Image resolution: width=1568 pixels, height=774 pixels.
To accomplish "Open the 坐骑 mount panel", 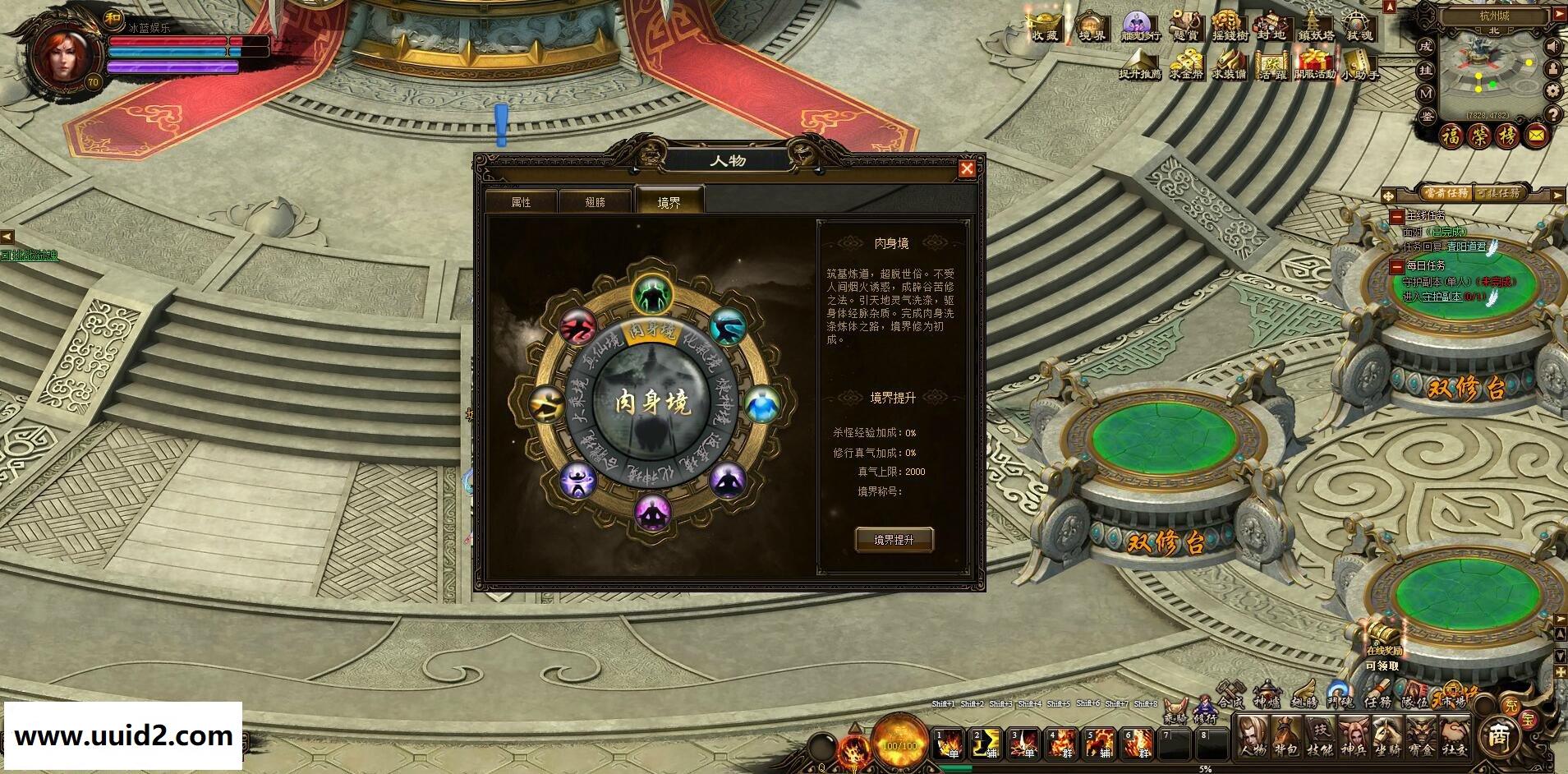I will (x=1388, y=735).
